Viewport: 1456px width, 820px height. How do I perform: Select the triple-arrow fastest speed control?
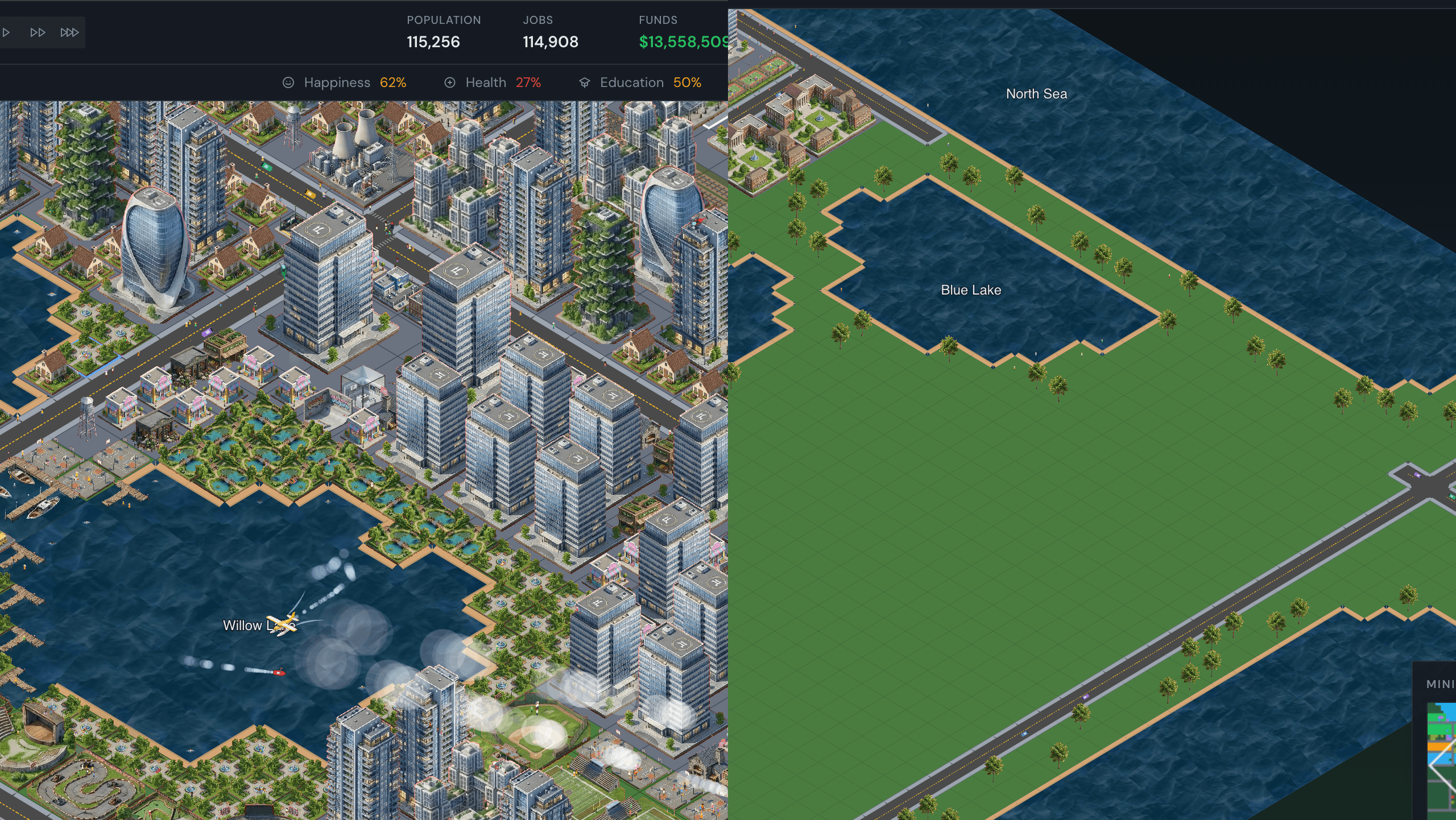(69, 32)
